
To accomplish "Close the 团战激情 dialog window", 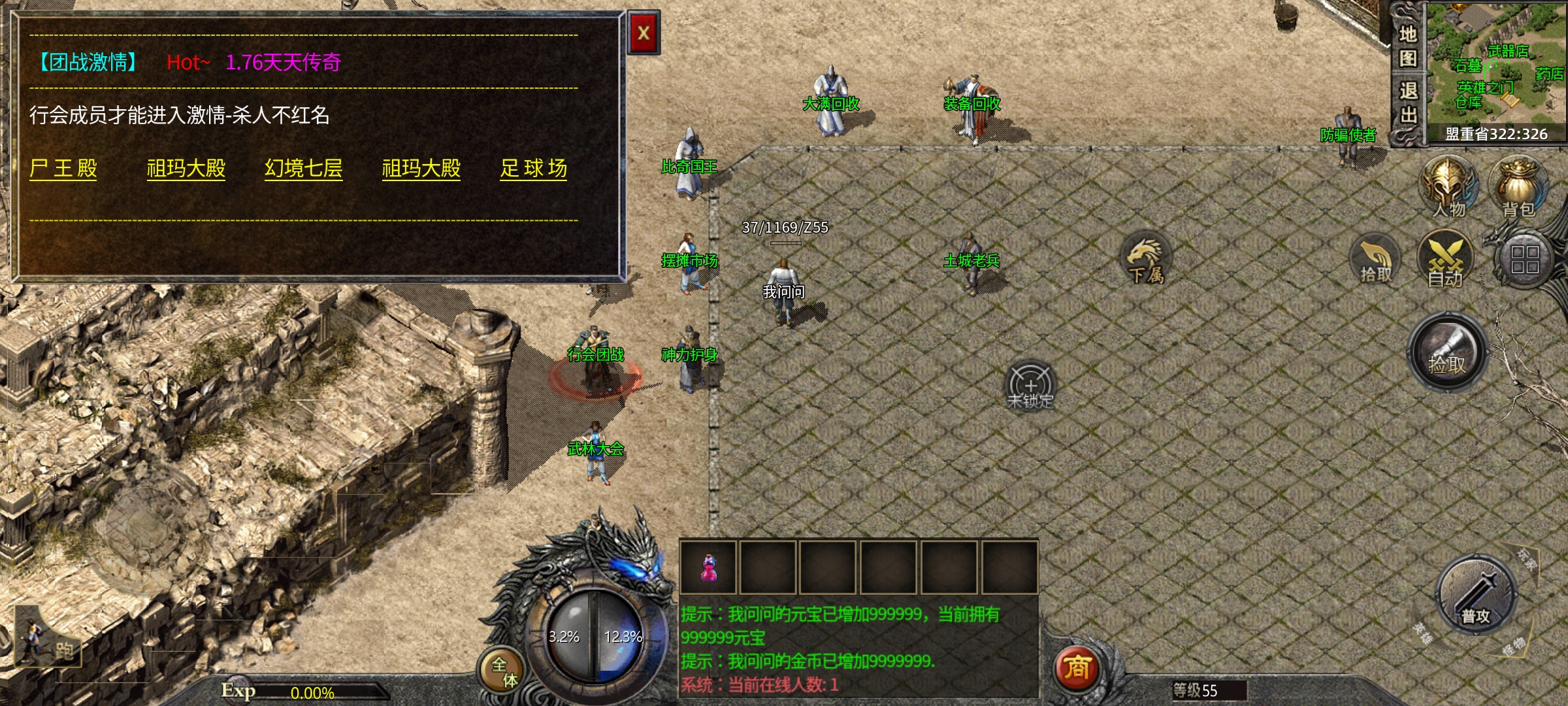I will [x=644, y=33].
